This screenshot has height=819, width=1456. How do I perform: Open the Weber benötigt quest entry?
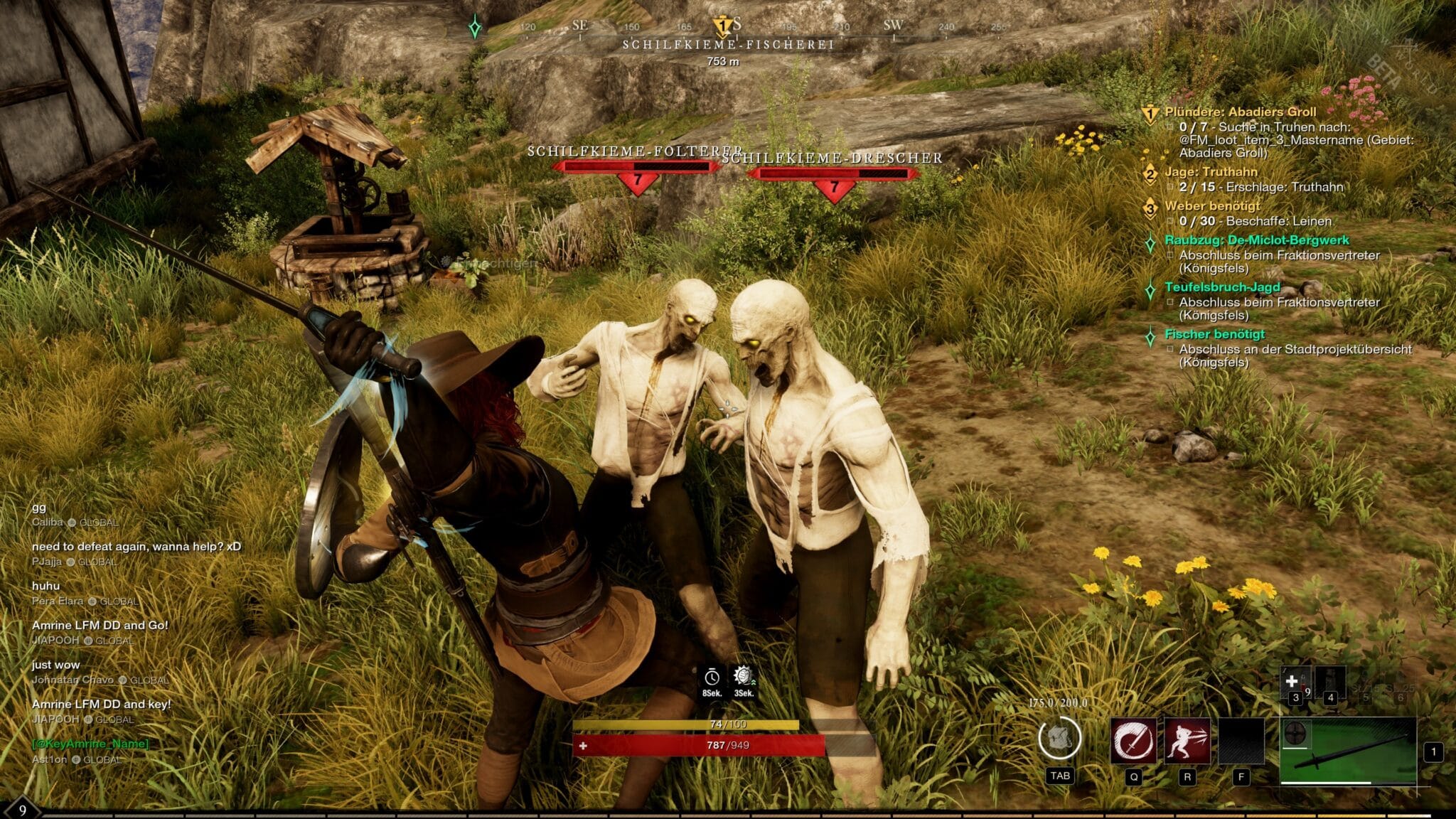[x=1212, y=206]
